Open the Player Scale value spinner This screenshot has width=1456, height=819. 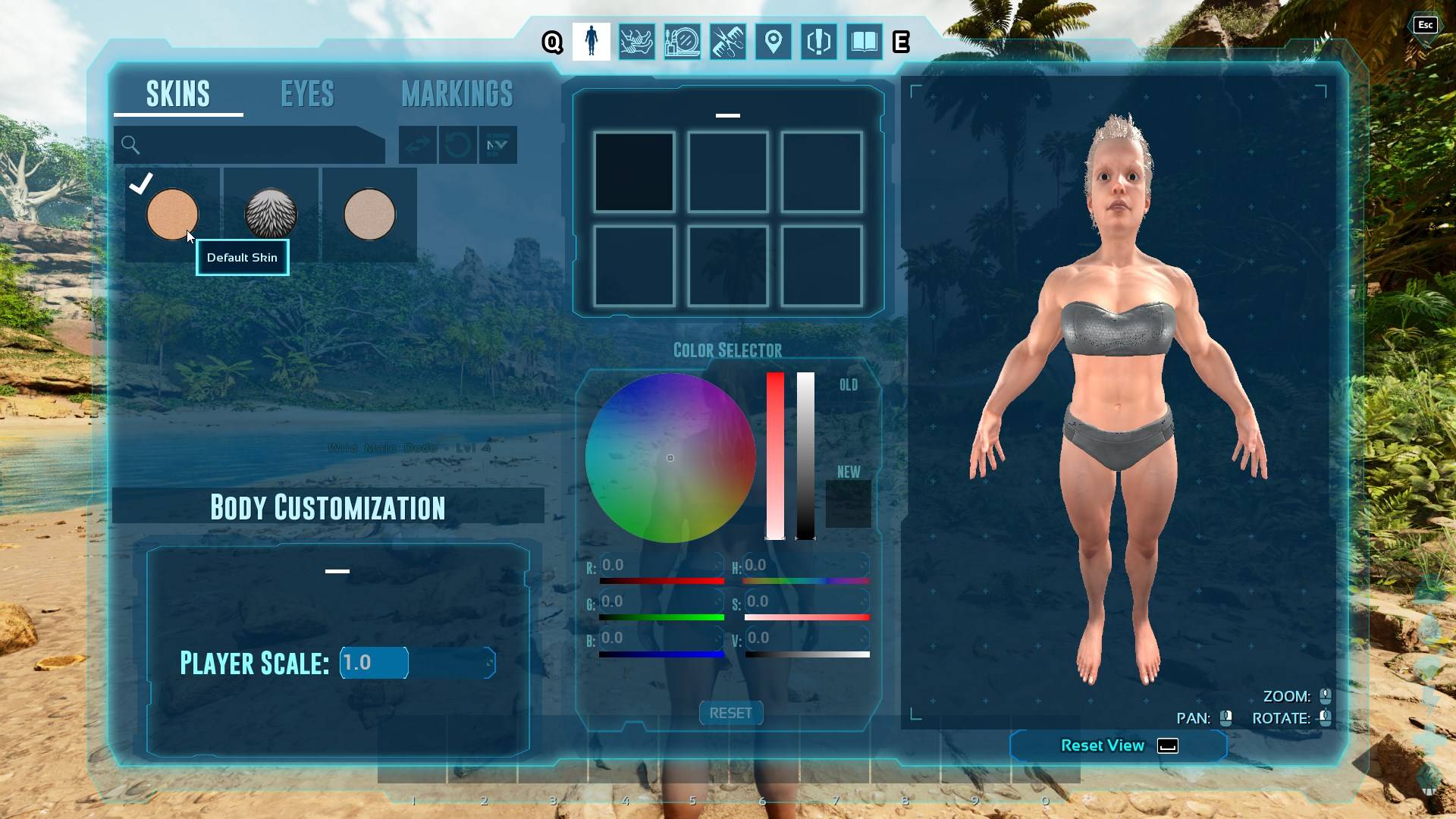[x=374, y=662]
